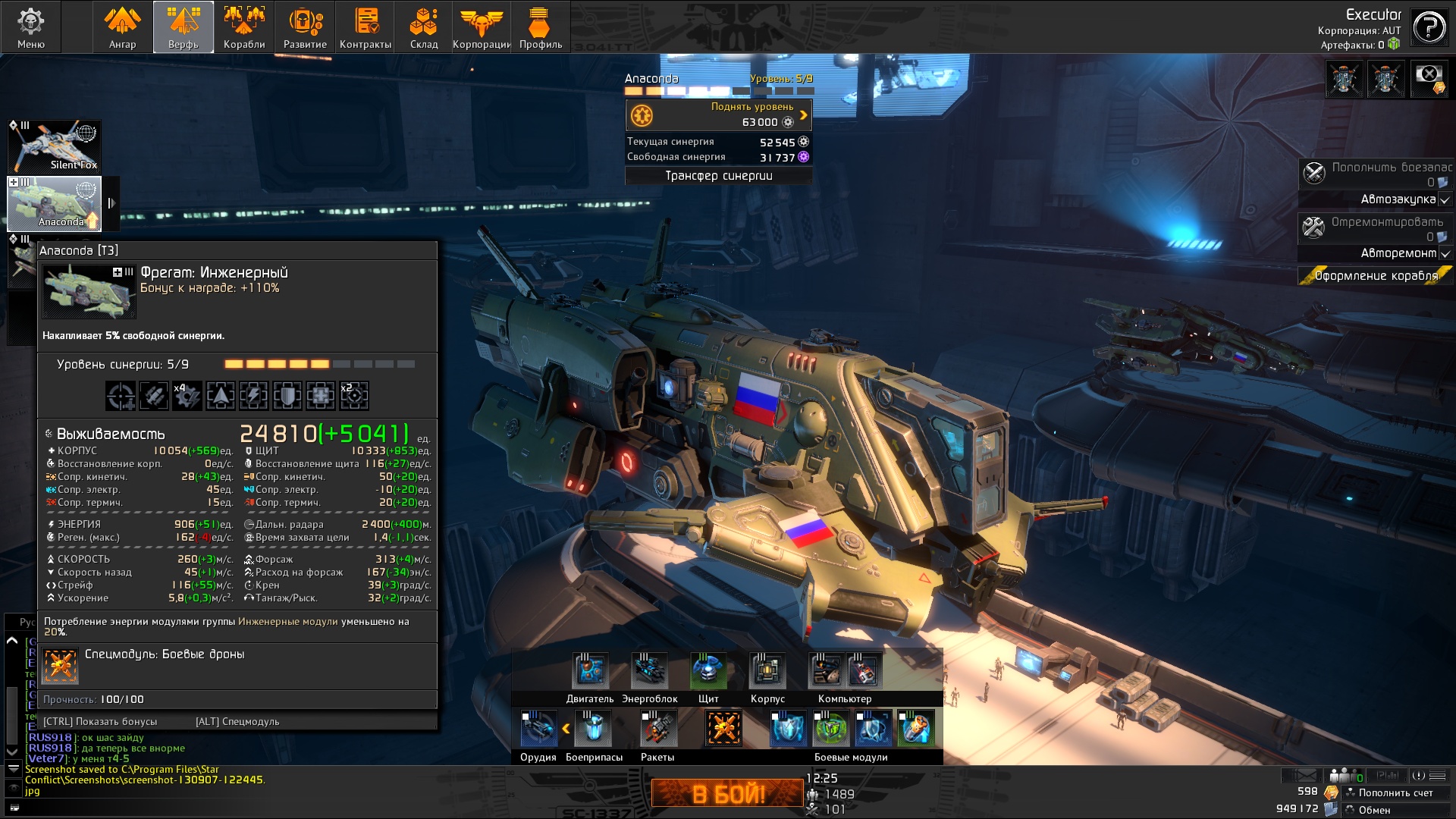The image size is (1456, 819).
Task: Open Трансфер синергии
Action: click(x=718, y=176)
